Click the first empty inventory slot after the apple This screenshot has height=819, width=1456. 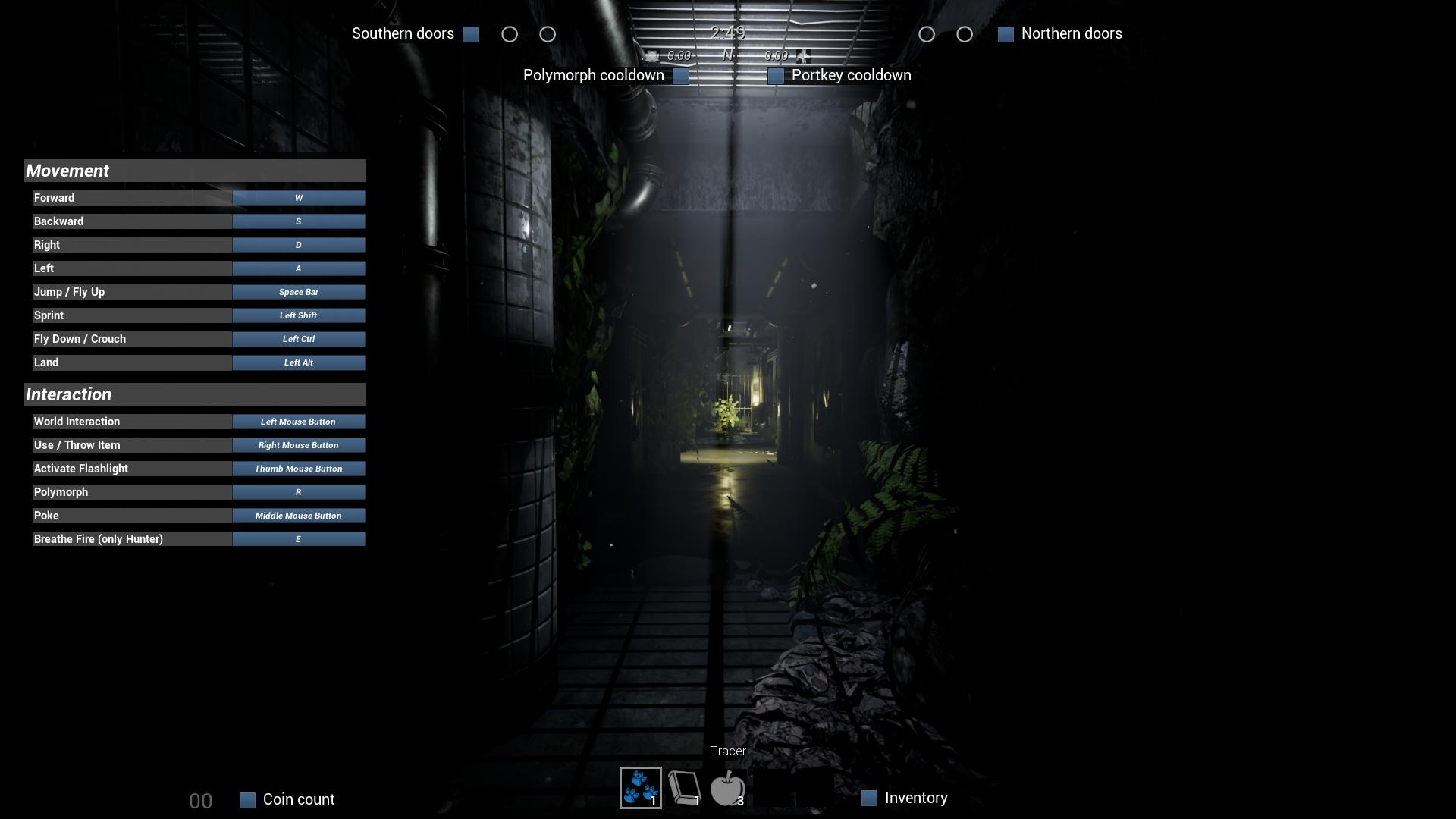coord(772,789)
